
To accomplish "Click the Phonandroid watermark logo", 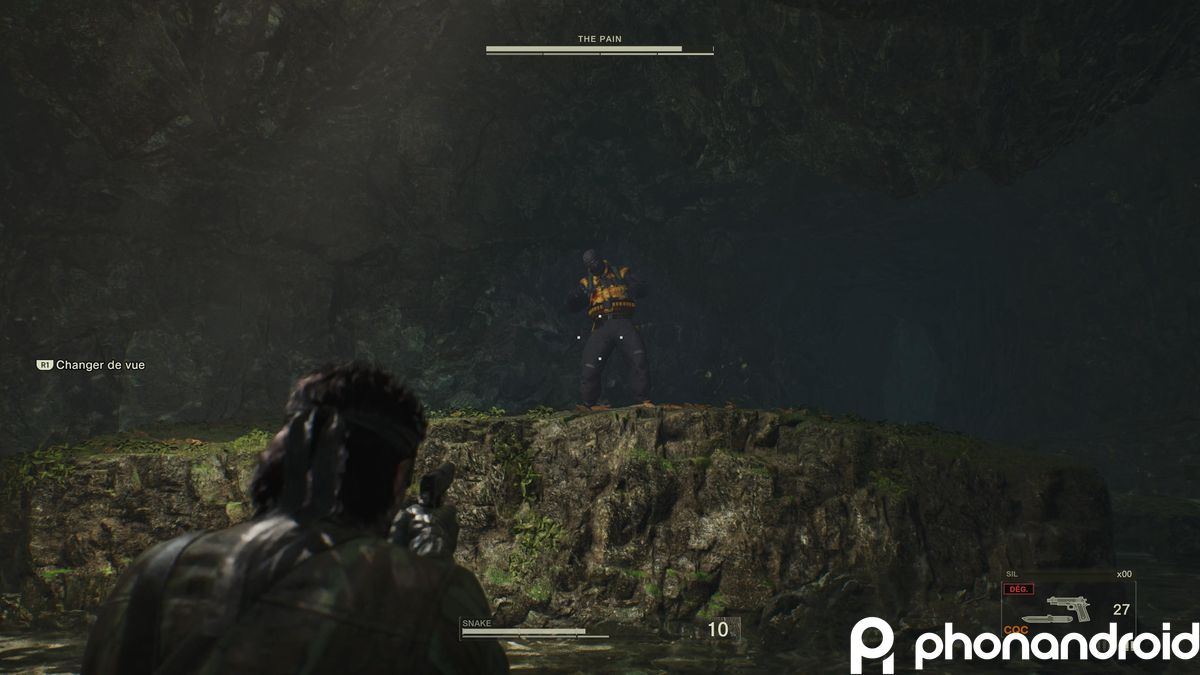I will 1023,645.
